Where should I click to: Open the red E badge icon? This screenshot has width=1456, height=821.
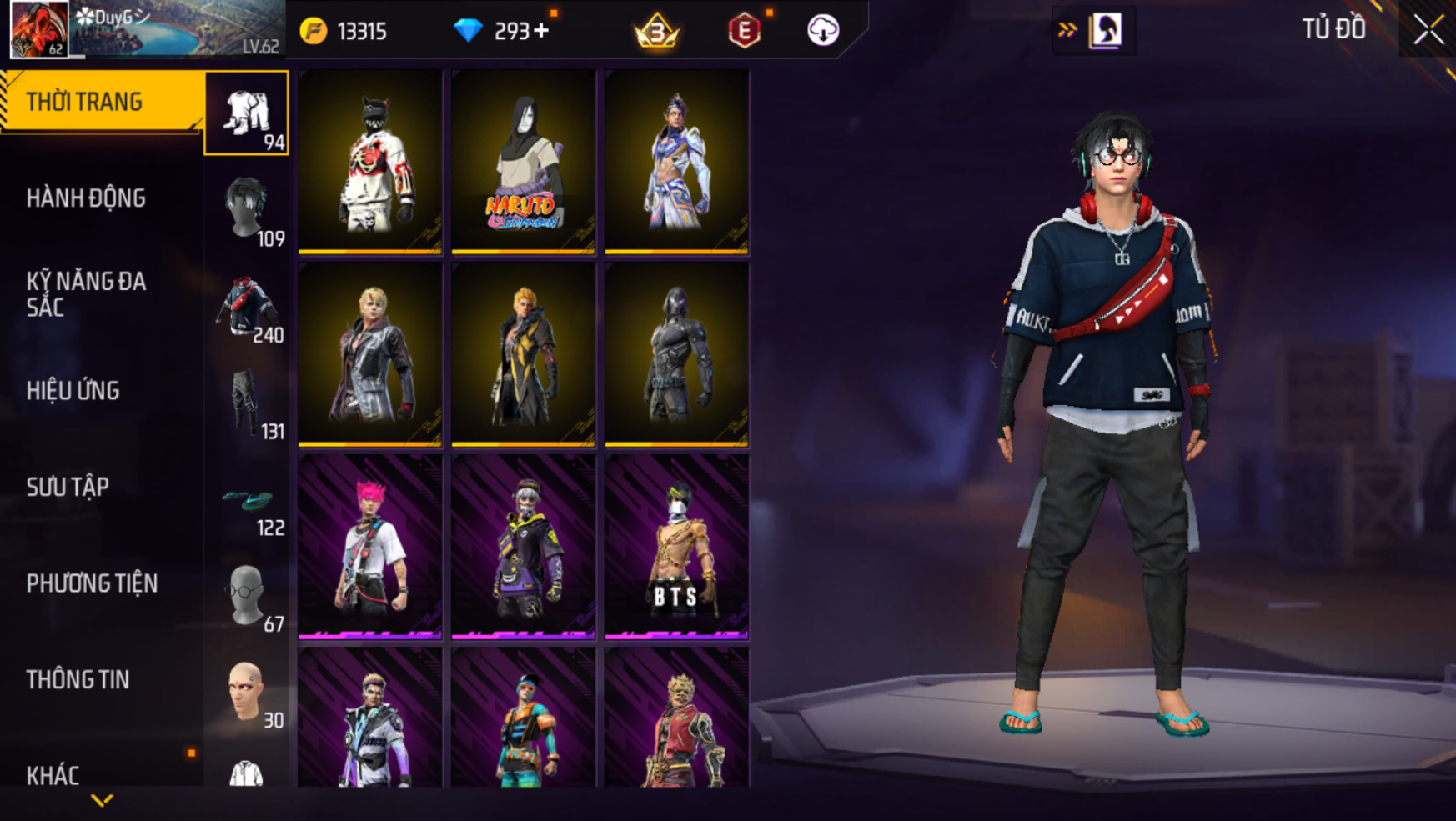[x=744, y=31]
